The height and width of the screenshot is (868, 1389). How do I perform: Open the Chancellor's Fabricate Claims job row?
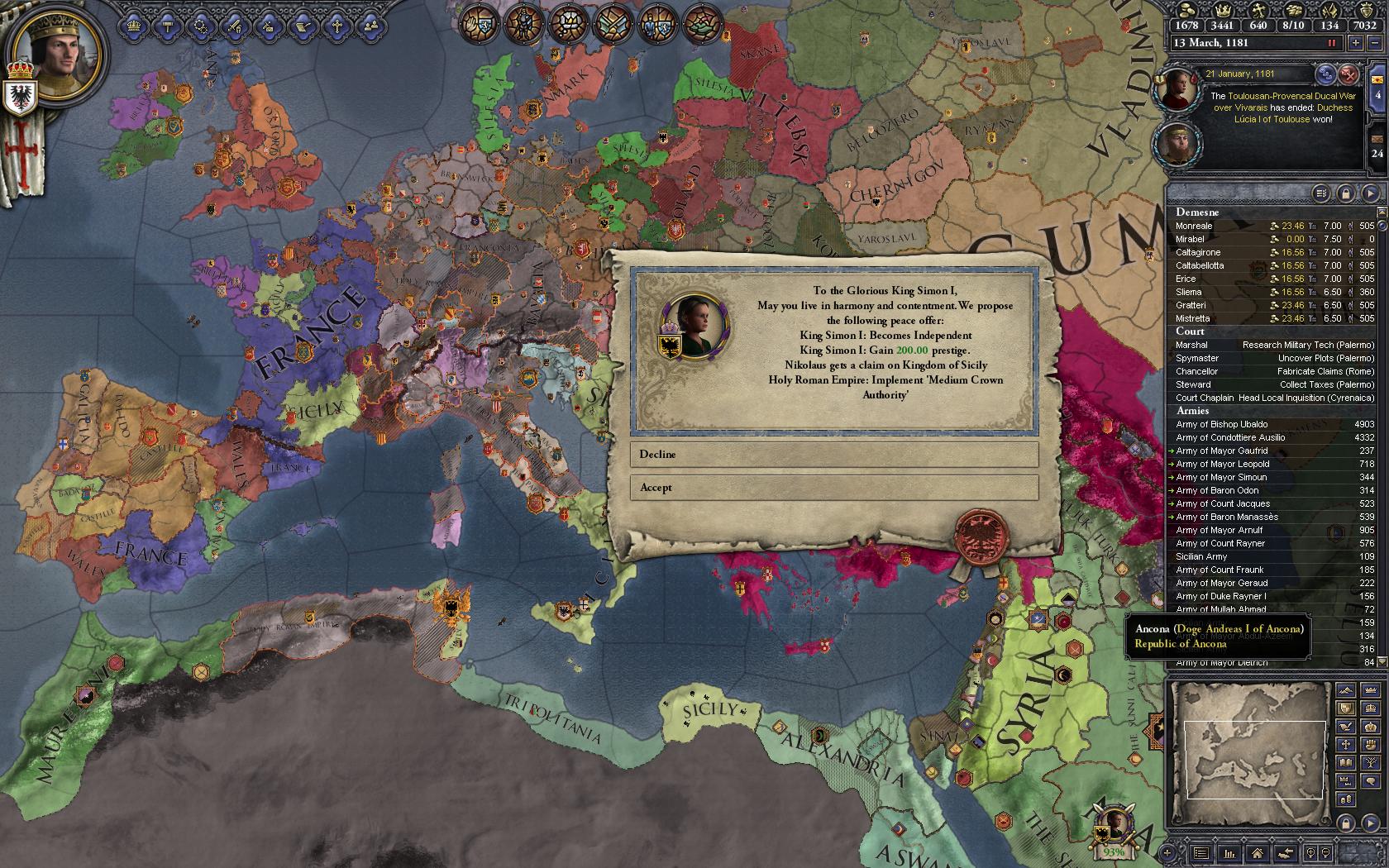(1274, 371)
